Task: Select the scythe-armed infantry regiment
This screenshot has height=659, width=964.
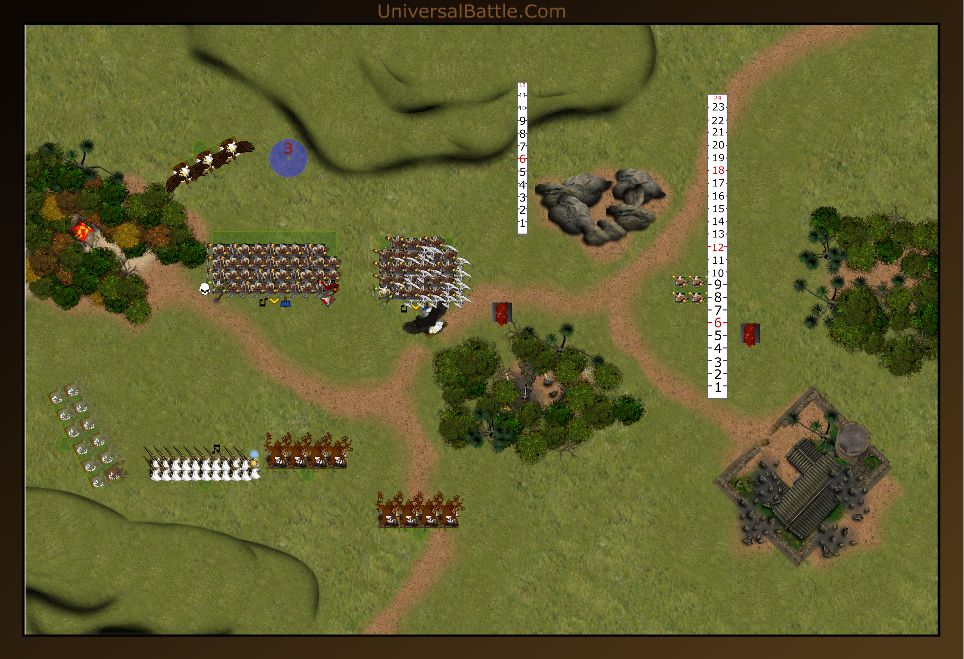Action: 423,268
